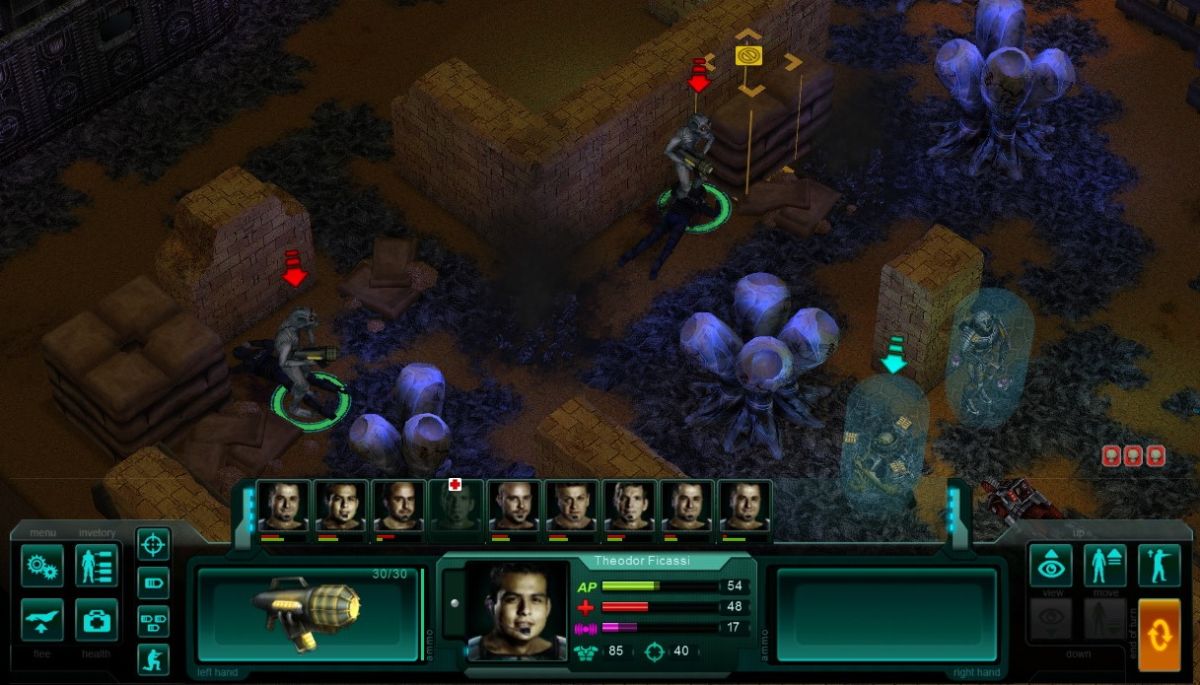Select the first soldier portrait in squad bar
The height and width of the screenshot is (685, 1200).
click(x=283, y=506)
